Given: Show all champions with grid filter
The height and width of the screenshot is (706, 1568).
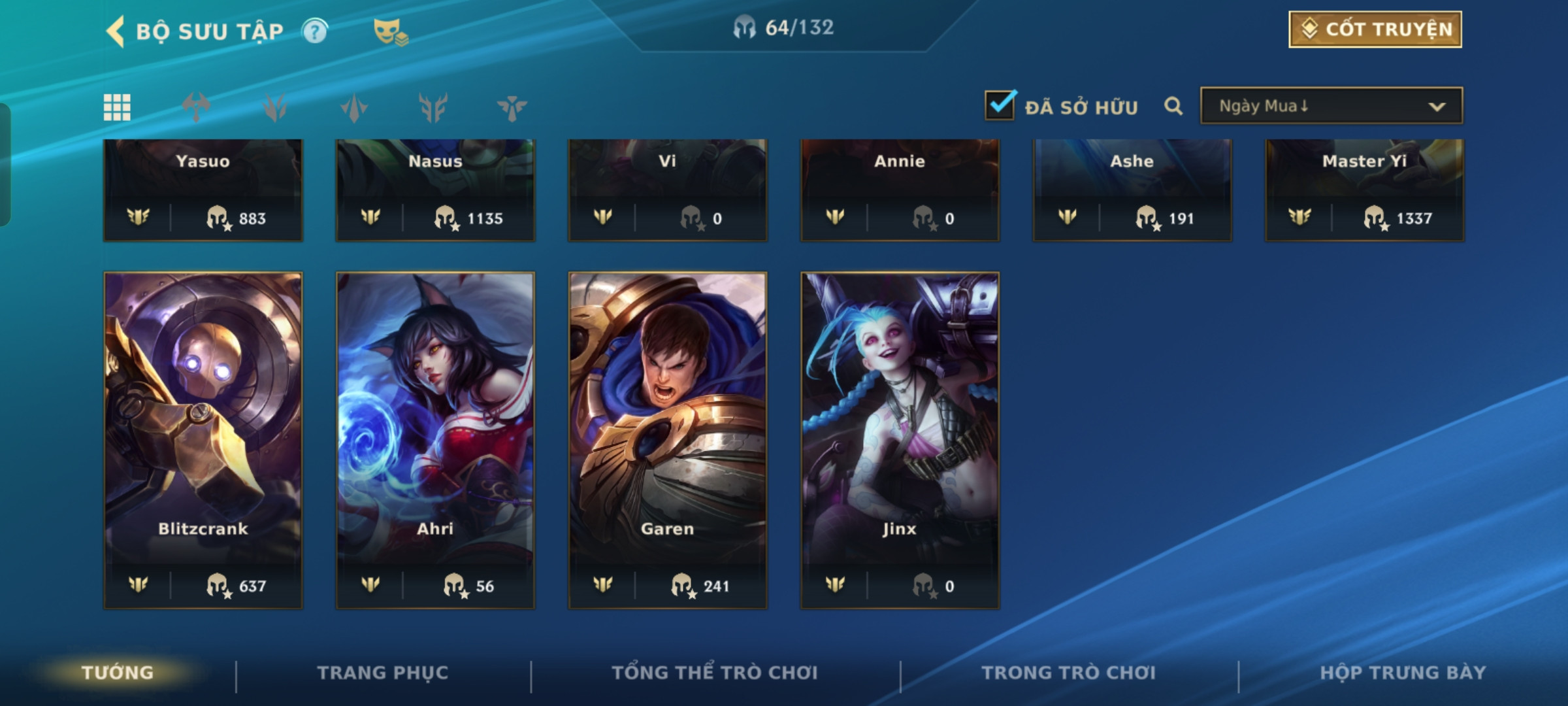Looking at the screenshot, I should click(x=117, y=107).
